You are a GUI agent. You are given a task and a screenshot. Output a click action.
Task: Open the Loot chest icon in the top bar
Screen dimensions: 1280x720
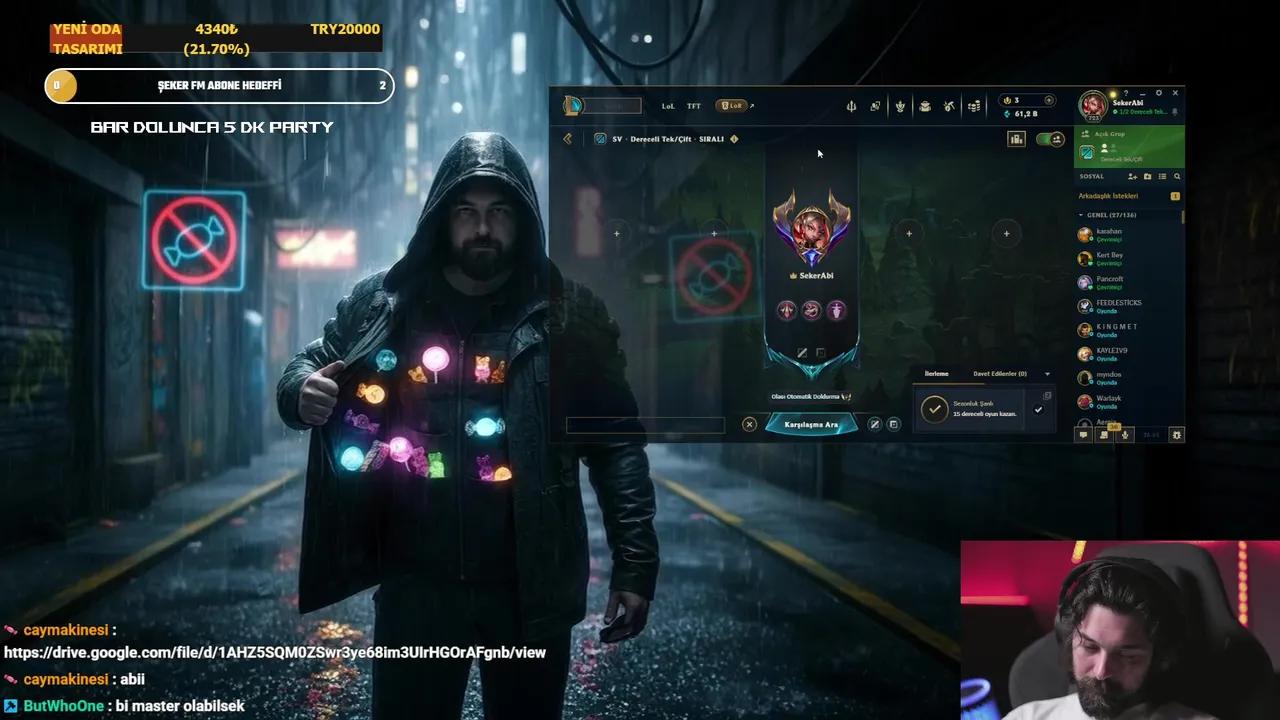click(x=925, y=104)
